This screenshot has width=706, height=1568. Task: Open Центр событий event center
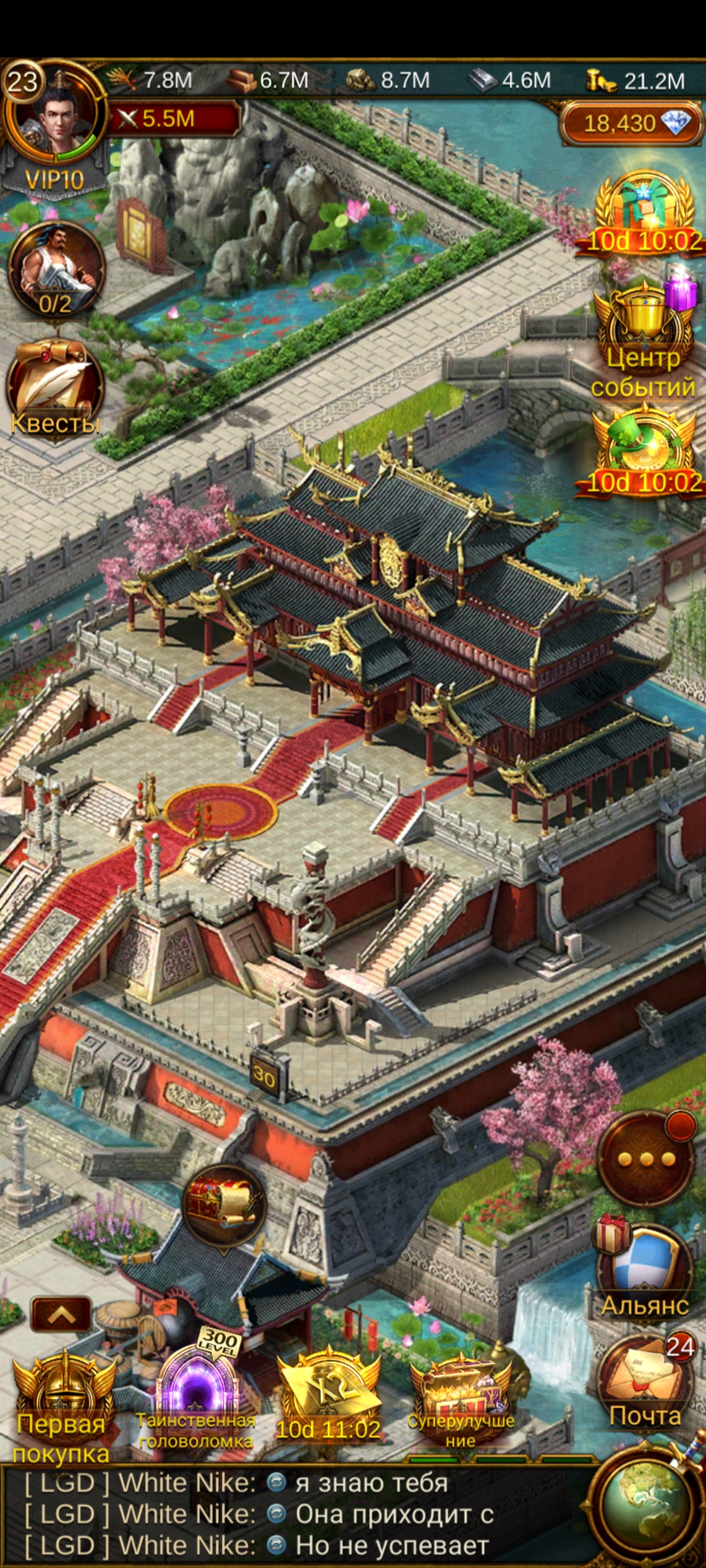pos(644,338)
